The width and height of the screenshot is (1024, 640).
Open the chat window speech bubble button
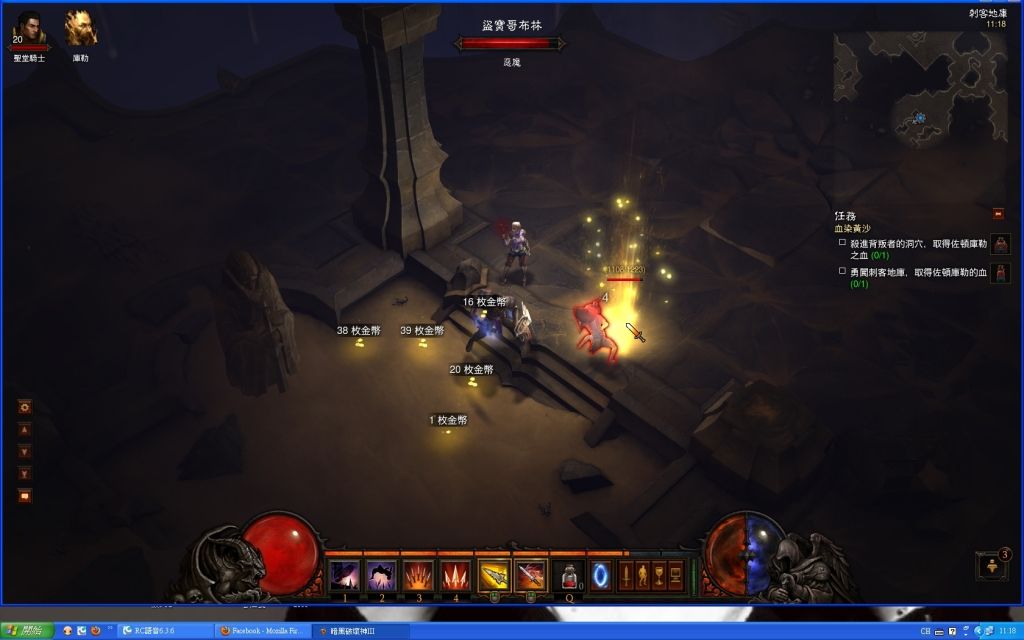click(25, 495)
